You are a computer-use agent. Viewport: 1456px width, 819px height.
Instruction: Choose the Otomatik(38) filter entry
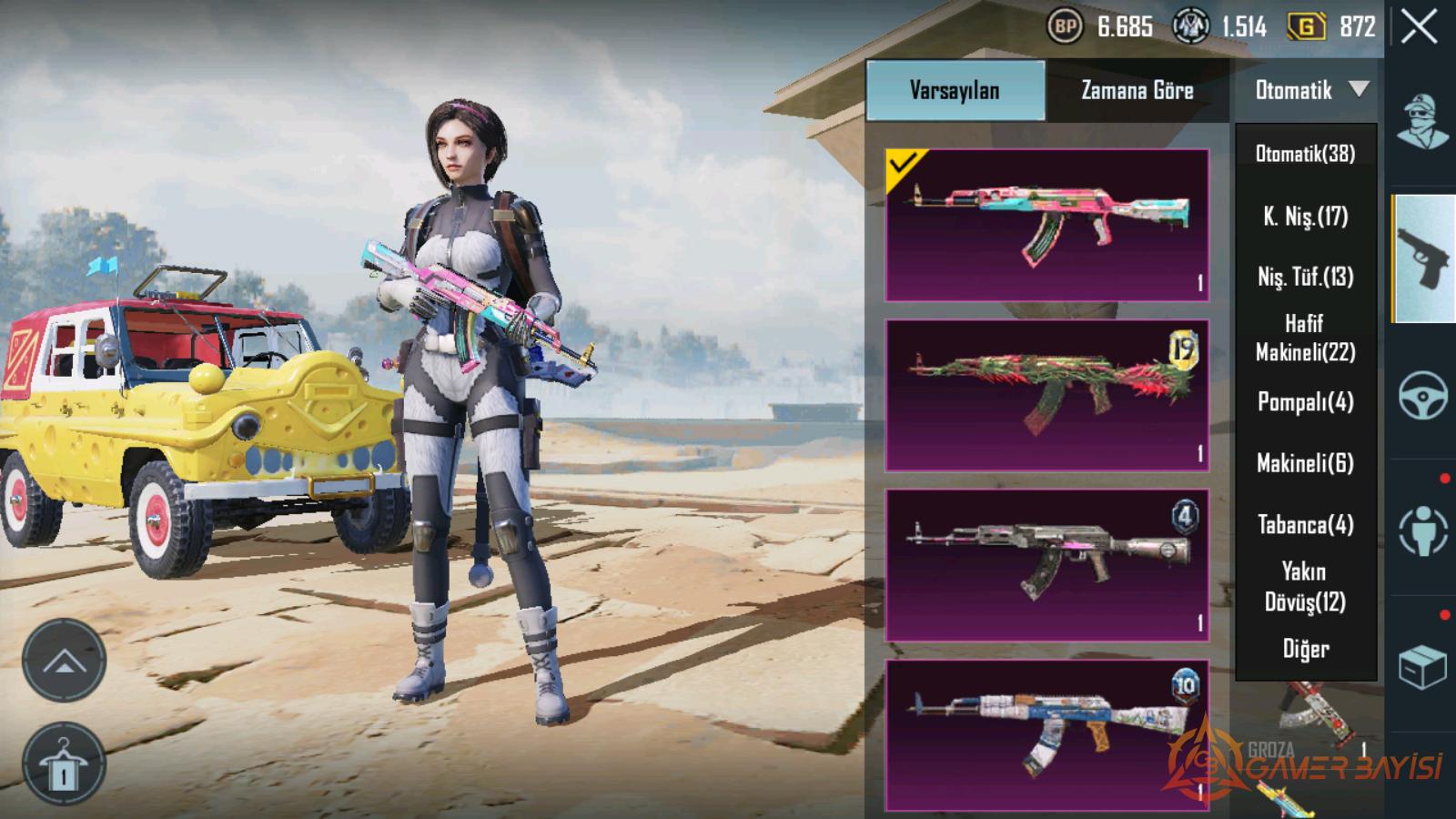click(x=1305, y=154)
